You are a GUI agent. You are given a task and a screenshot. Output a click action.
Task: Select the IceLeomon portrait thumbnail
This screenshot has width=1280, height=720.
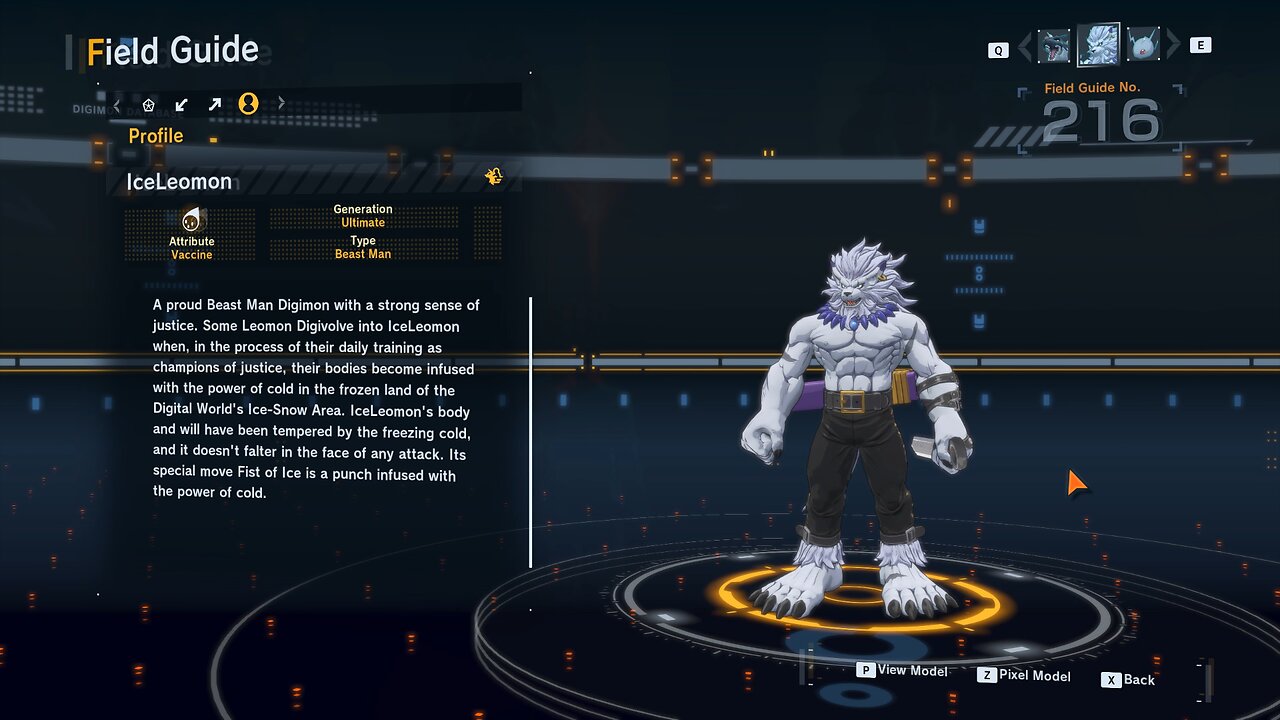[x=1098, y=45]
